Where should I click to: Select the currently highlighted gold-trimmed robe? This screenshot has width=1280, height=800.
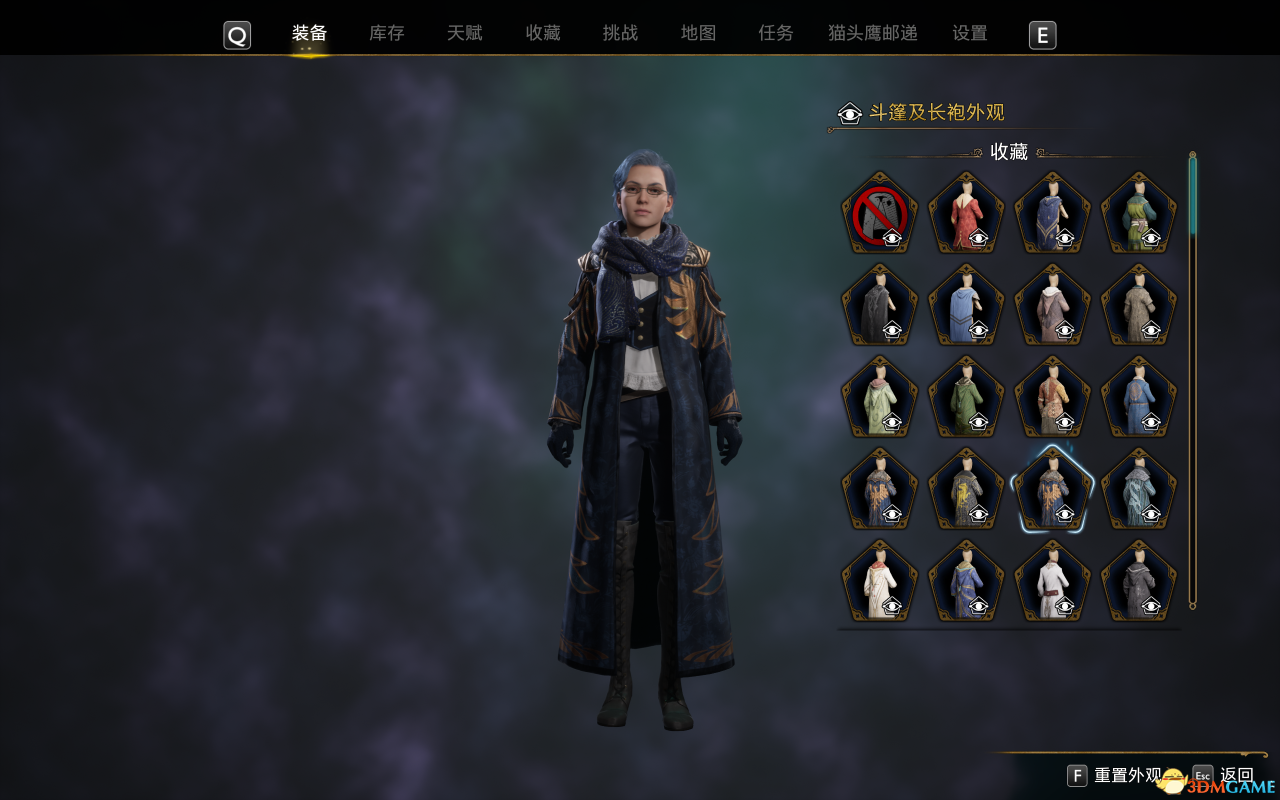(1052, 488)
